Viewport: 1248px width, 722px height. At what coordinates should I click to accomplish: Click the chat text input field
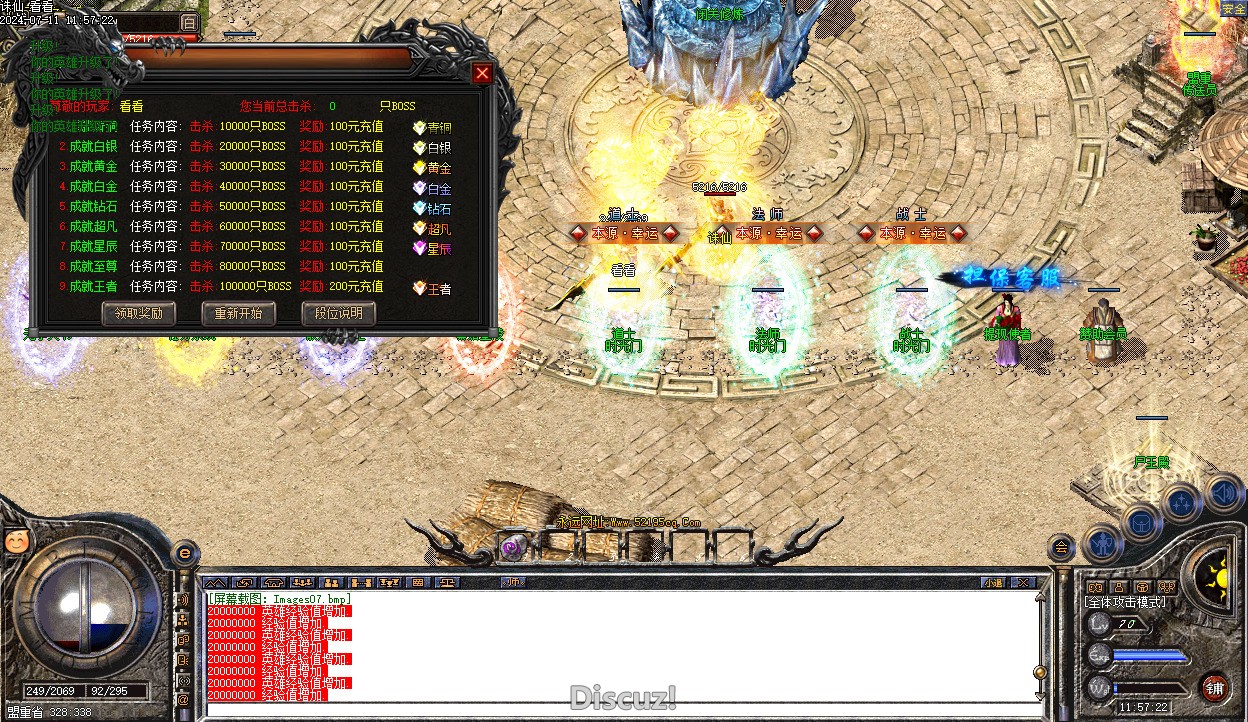(620, 710)
